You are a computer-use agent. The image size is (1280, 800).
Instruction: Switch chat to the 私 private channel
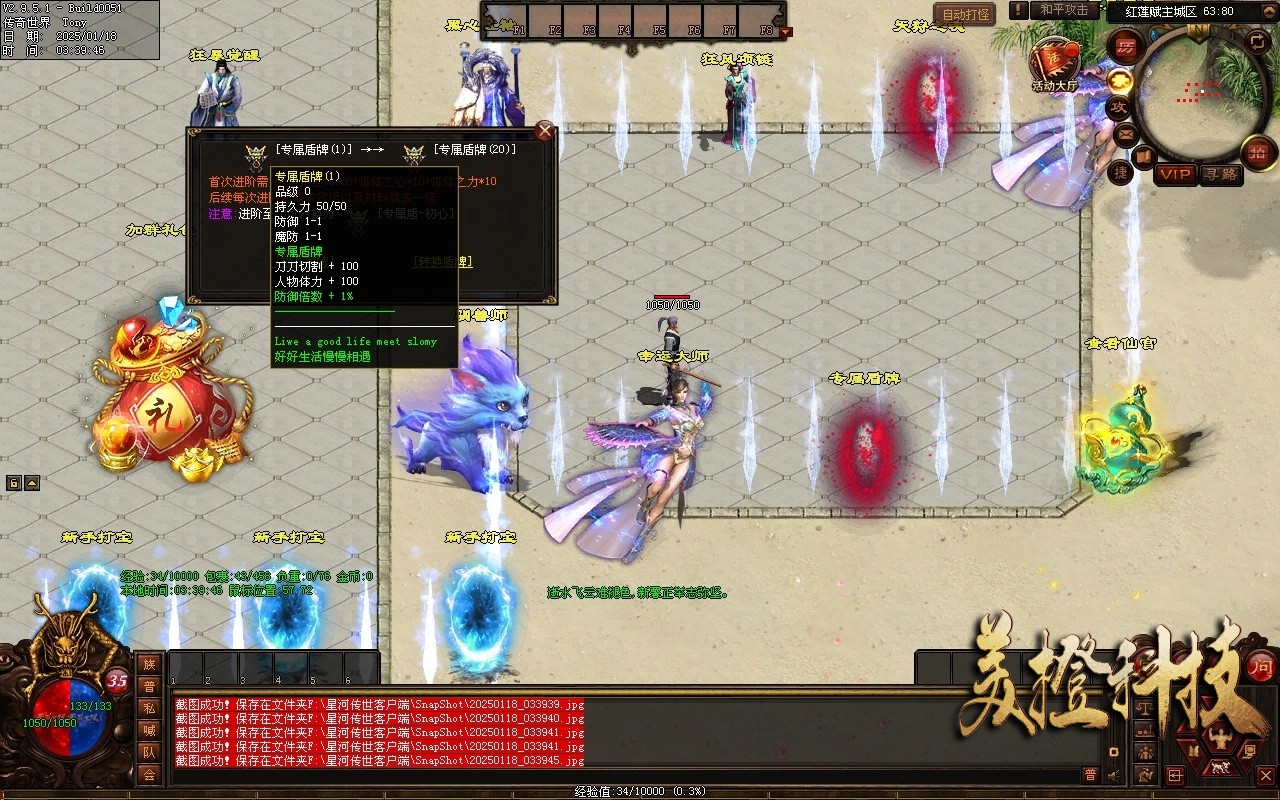[149, 708]
